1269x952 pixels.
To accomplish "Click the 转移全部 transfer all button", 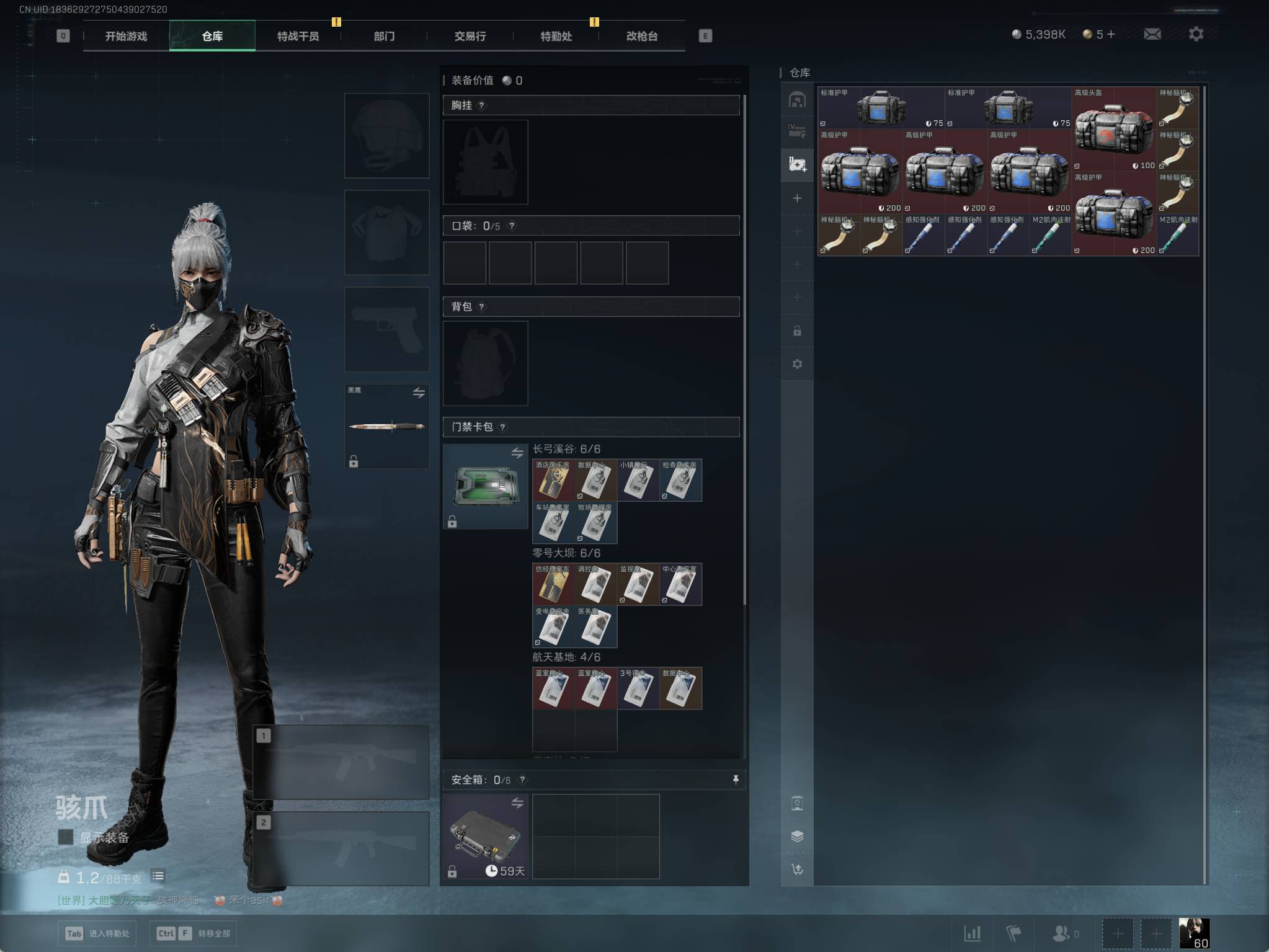I will [x=193, y=933].
